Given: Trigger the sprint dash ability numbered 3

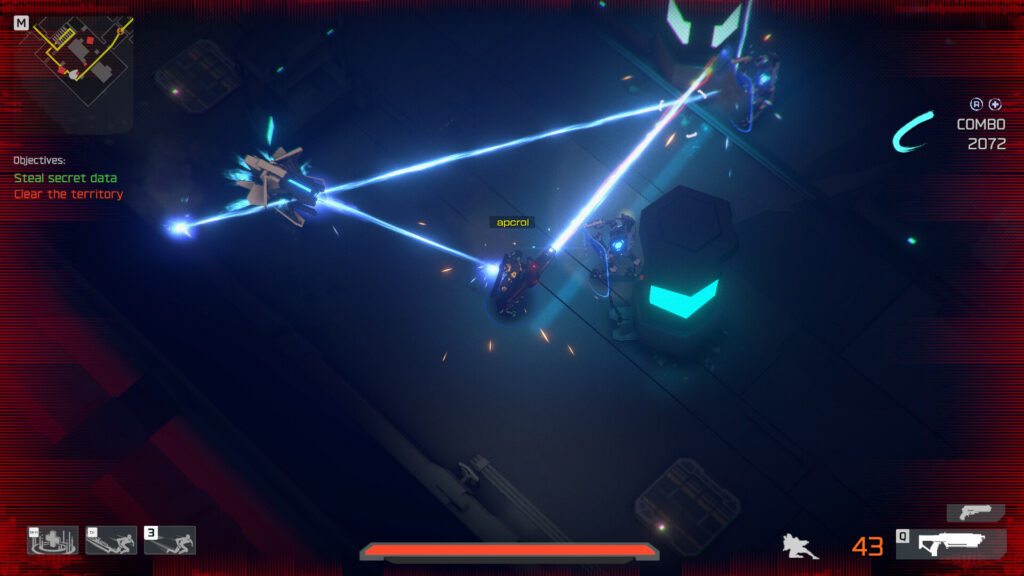Looking at the screenshot, I should click(170, 540).
